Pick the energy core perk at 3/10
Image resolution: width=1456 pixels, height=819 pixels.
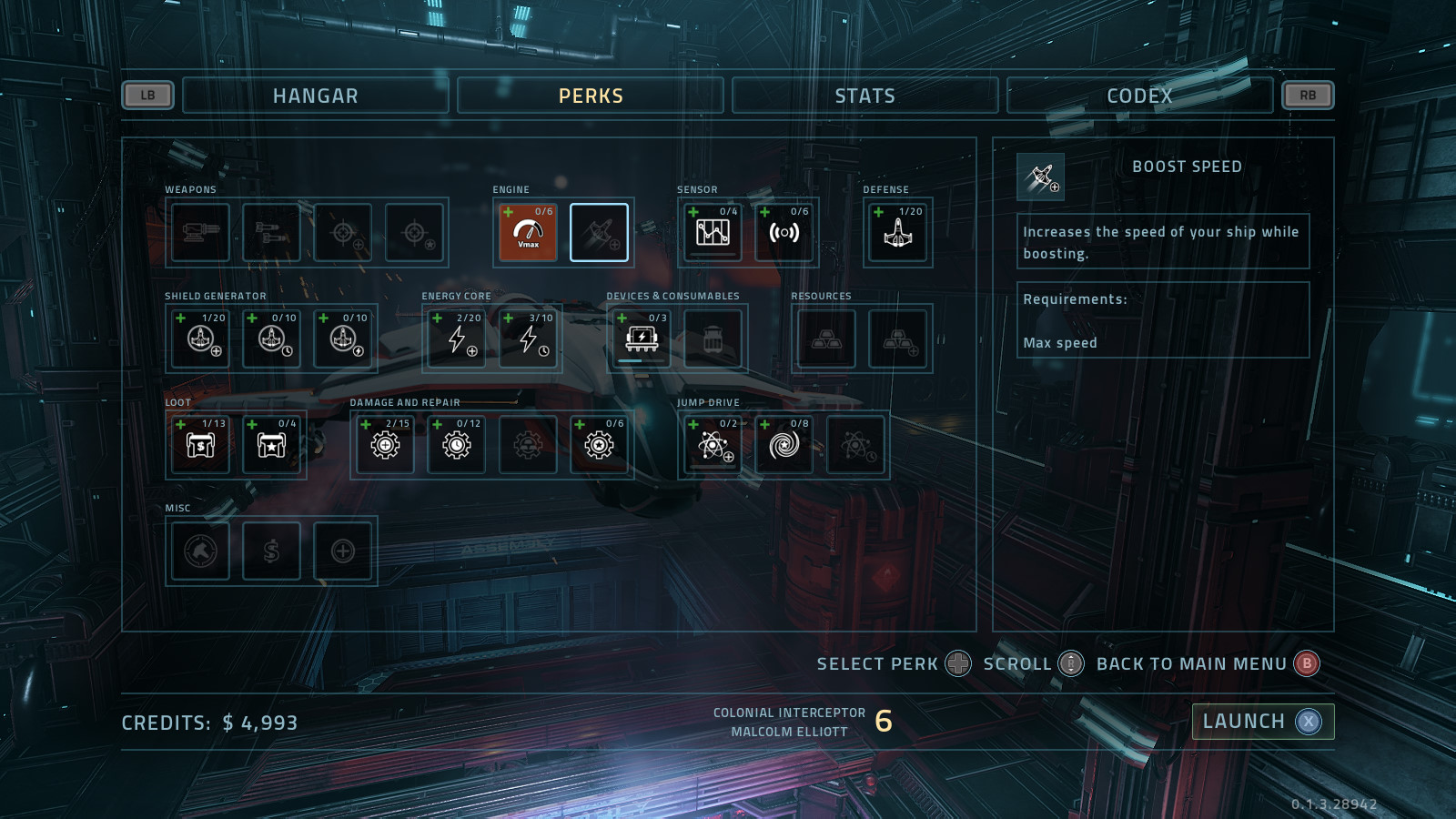[529, 339]
